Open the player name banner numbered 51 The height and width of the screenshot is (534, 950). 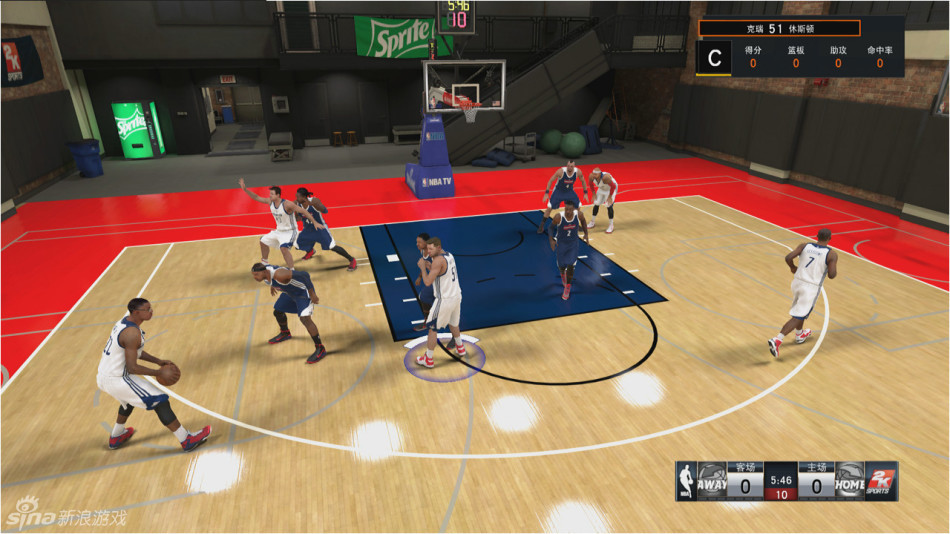779,28
